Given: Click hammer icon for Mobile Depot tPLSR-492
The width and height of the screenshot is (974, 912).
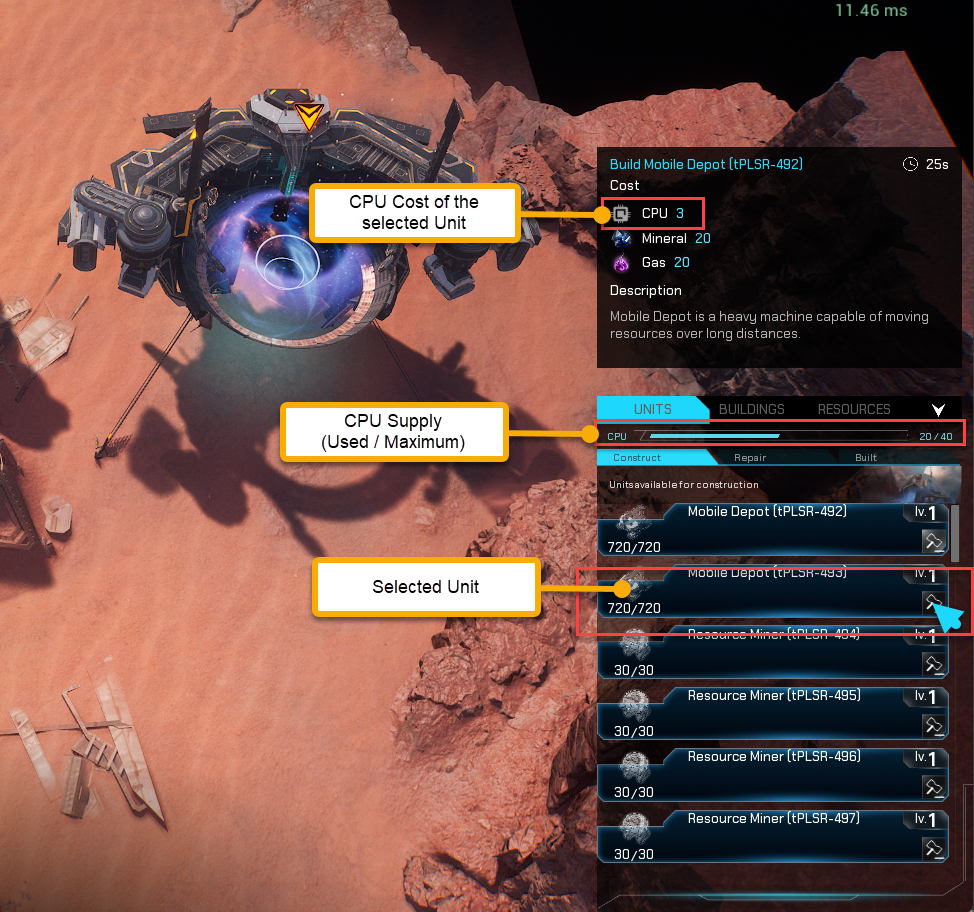Looking at the screenshot, I should pyautogui.click(x=933, y=541).
